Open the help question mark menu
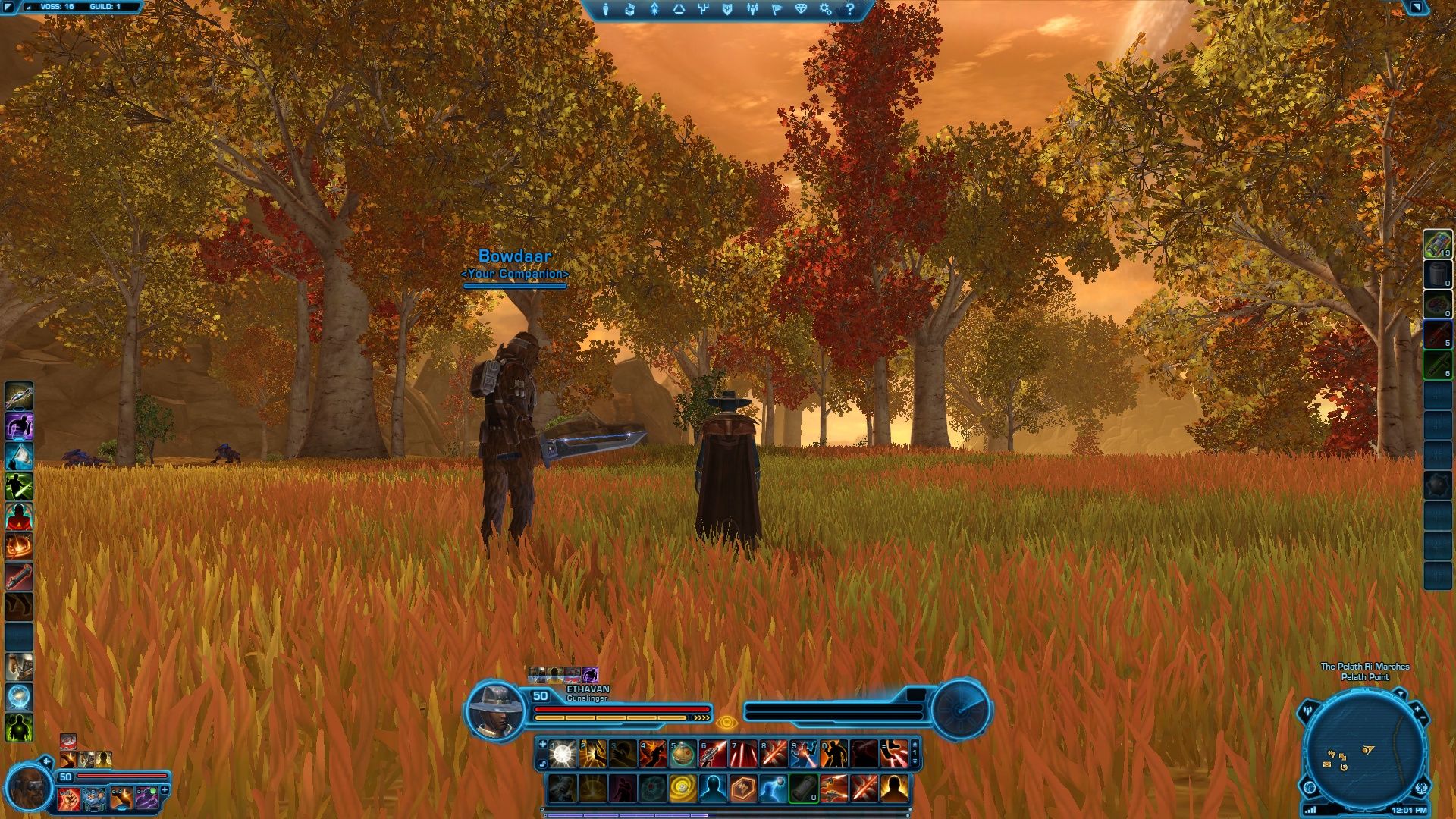 pyautogui.click(x=850, y=10)
